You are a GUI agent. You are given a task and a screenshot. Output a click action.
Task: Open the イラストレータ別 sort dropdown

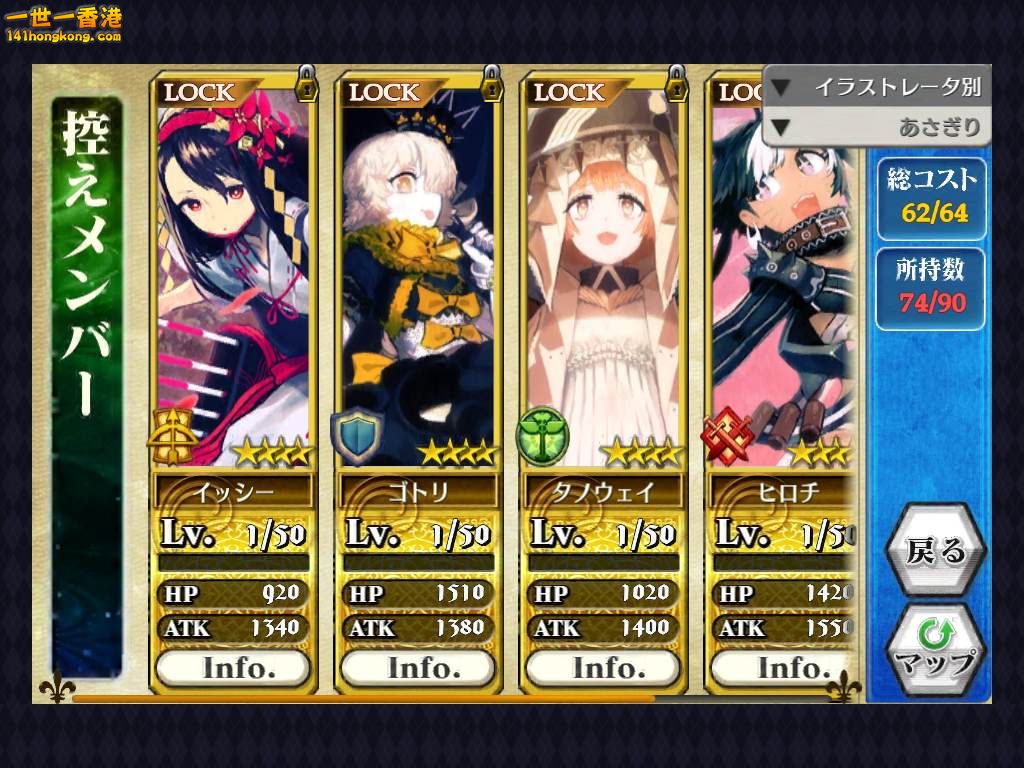click(x=877, y=87)
